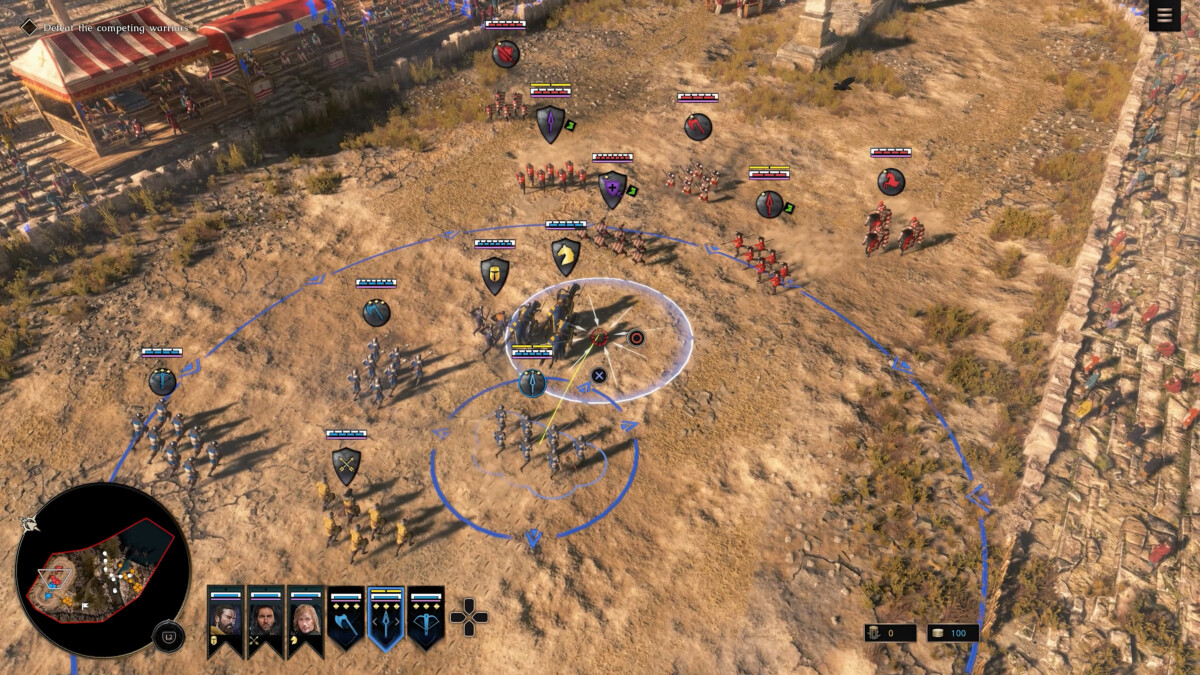Choose the crossbow unit banner in the bar

[x=426, y=620]
